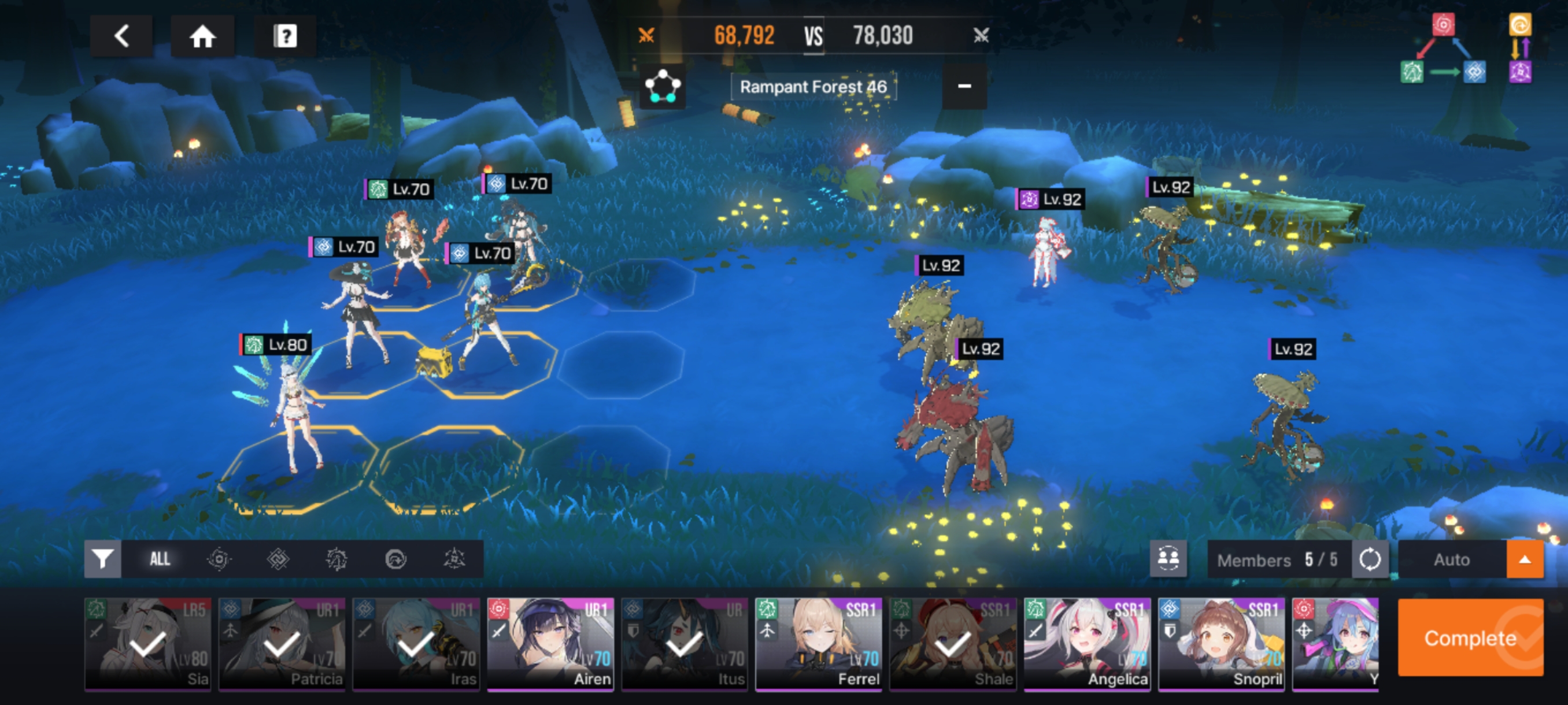Return to the home screen
The width and height of the screenshot is (1568, 705).
point(202,36)
